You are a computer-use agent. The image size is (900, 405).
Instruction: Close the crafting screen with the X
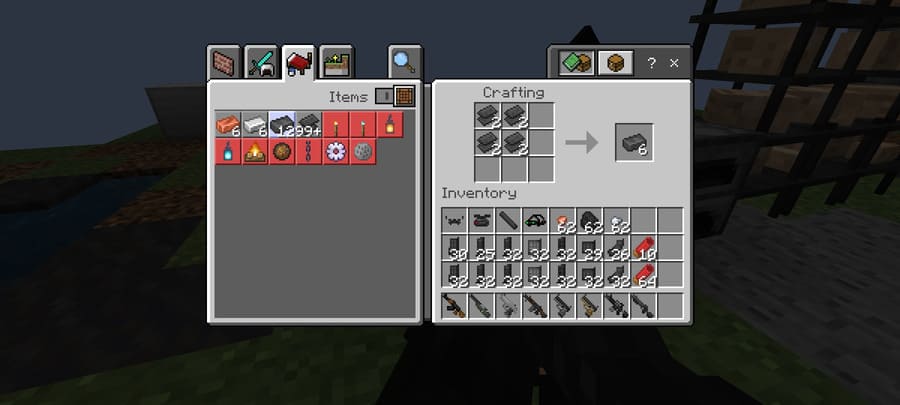(x=674, y=63)
